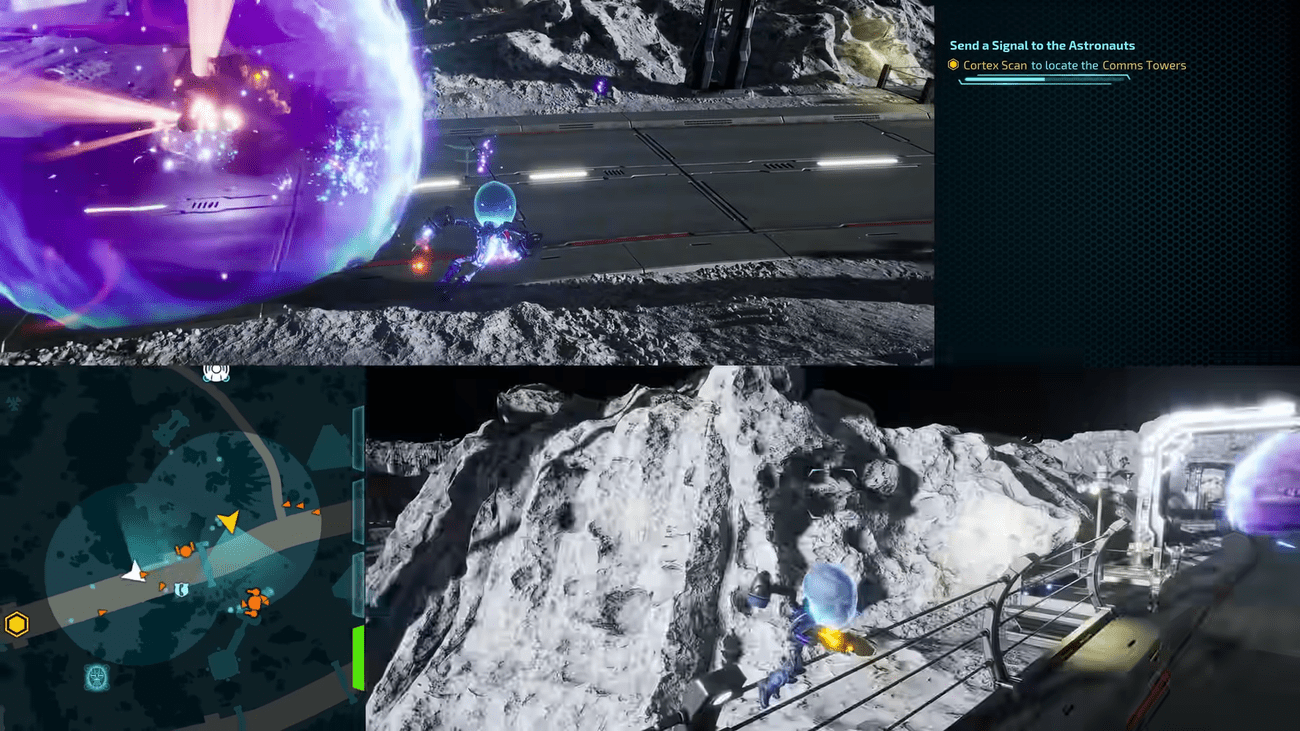Image resolution: width=1300 pixels, height=731 pixels.
Task: Click the hexagon icon beside the Cortex Scan objective
Action: coord(953,64)
